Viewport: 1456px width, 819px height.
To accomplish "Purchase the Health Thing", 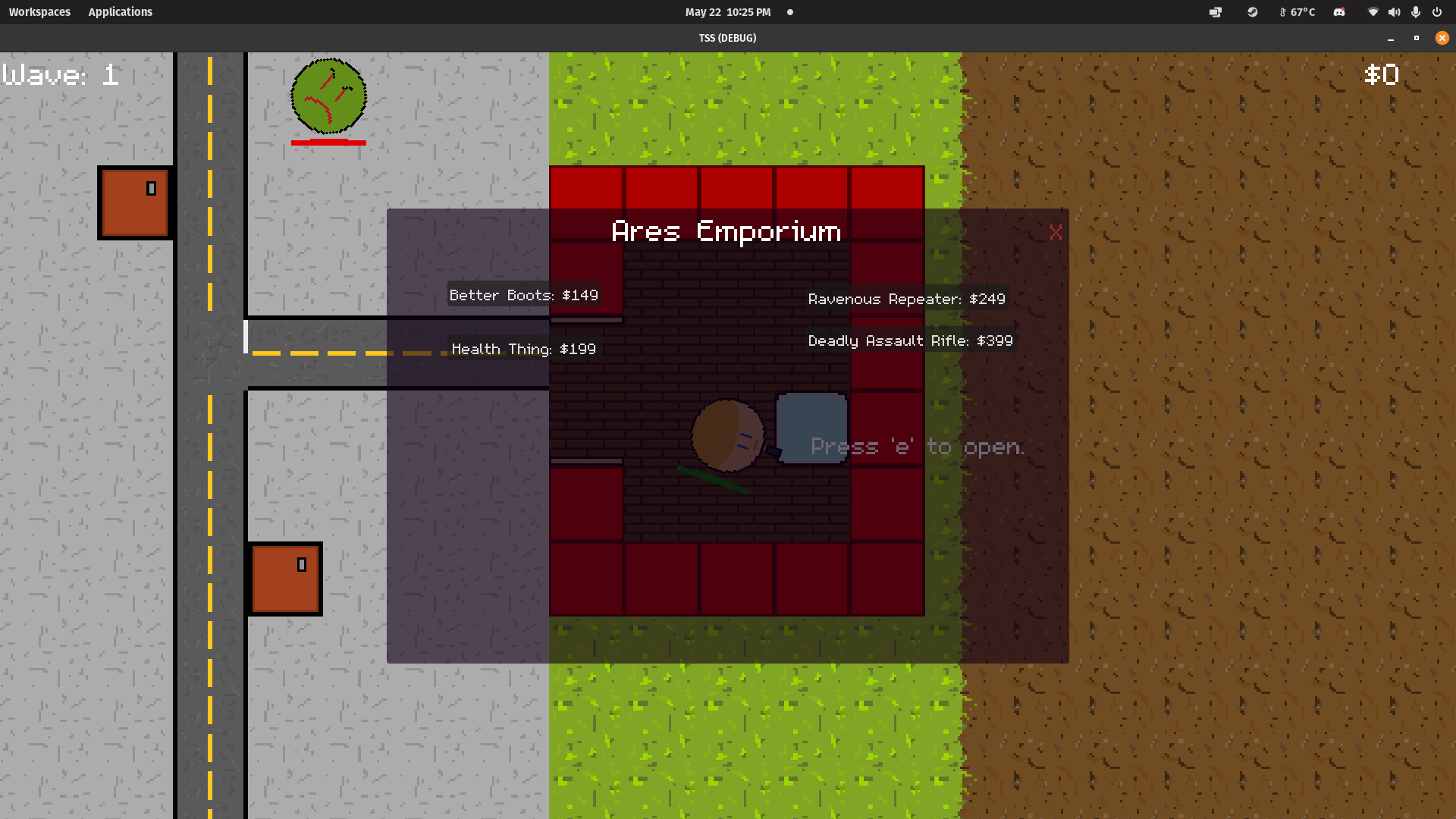I will point(523,349).
